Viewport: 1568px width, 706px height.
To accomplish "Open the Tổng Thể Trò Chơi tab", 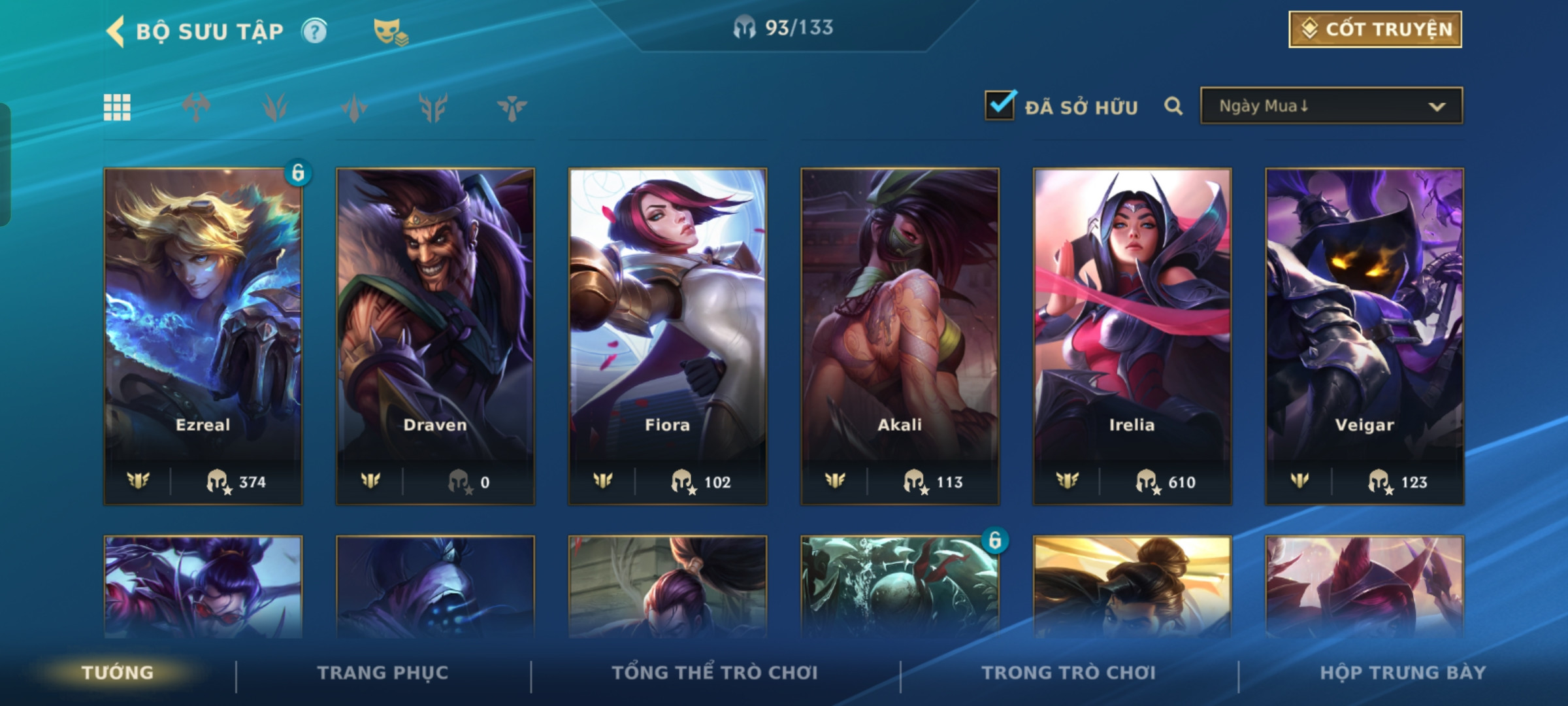I will [x=715, y=673].
